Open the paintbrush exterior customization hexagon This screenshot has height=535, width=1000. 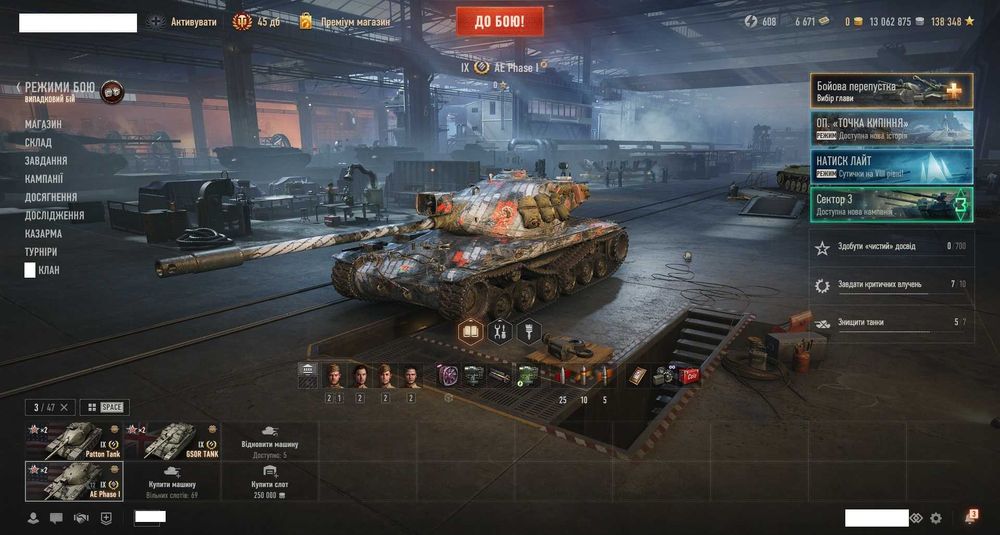pyautogui.click(x=528, y=331)
